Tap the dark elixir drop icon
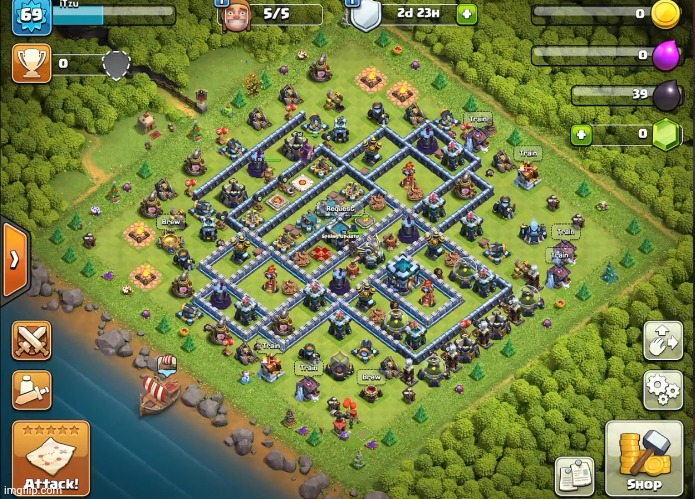Screen dimensions: 695x499 coord(666,95)
